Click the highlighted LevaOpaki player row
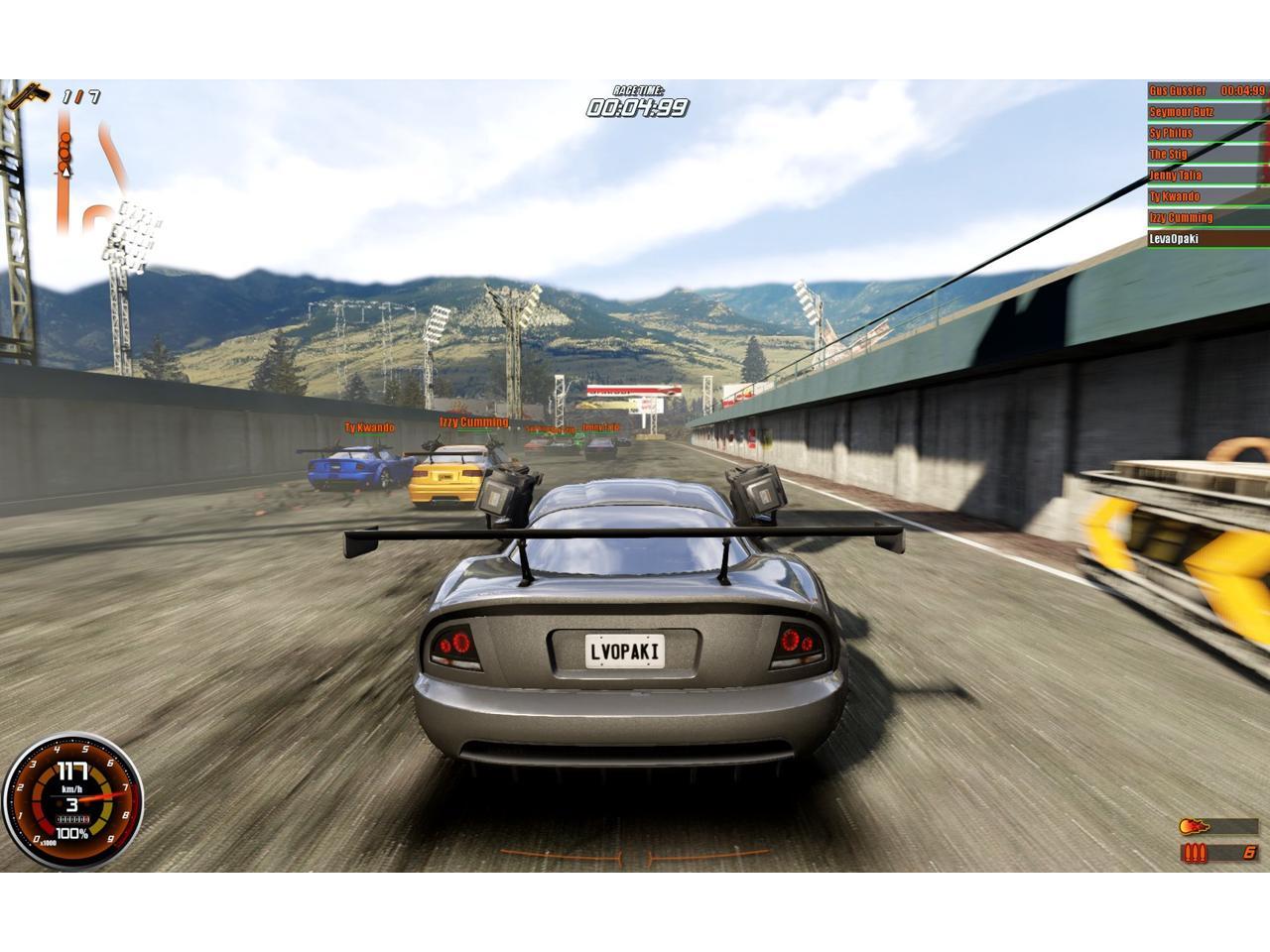The image size is (1270, 952). pyautogui.click(x=1206, y=239)
